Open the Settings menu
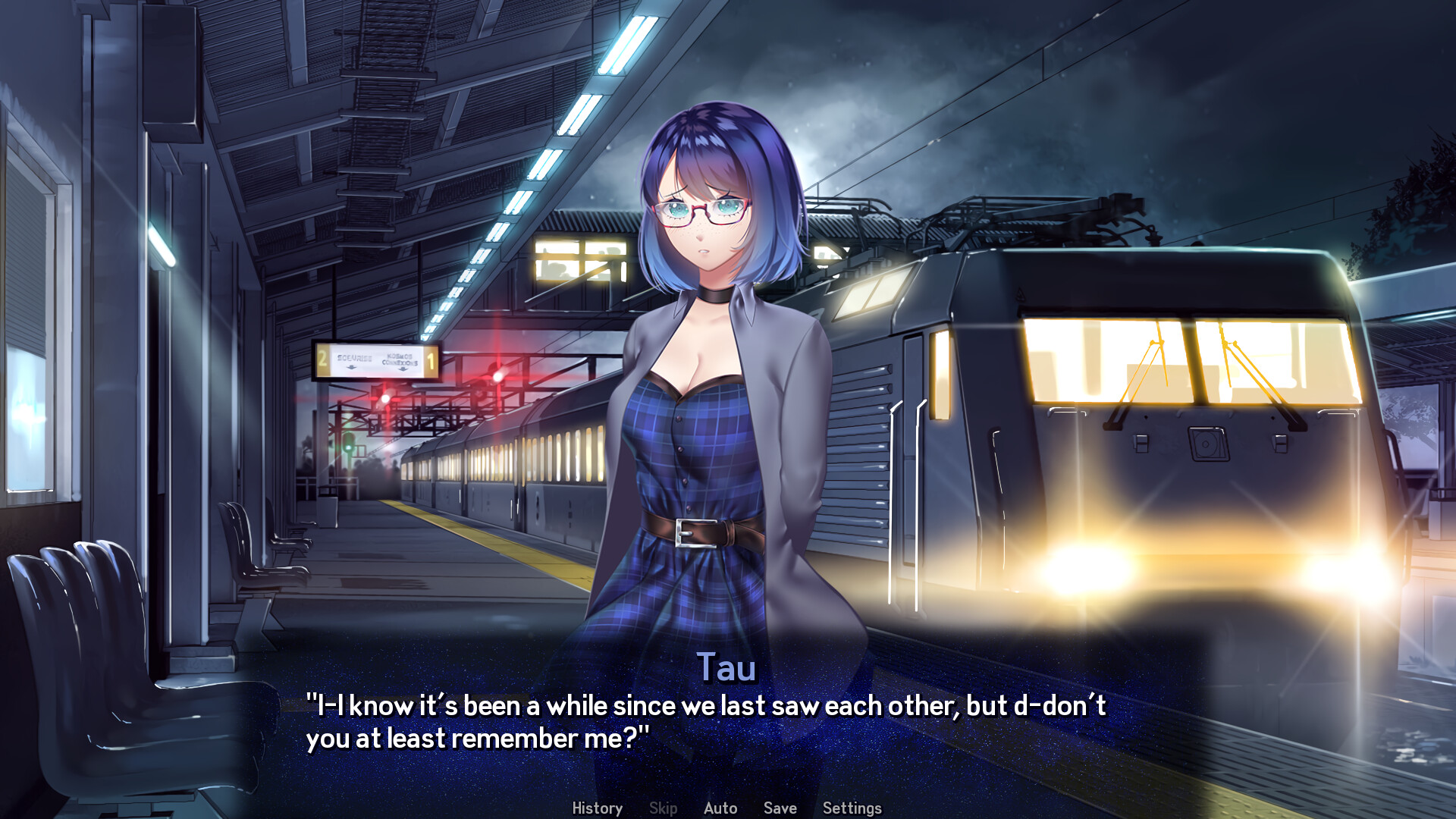The width and height of the screenshot is (1456, 819). tap(852, 808)
